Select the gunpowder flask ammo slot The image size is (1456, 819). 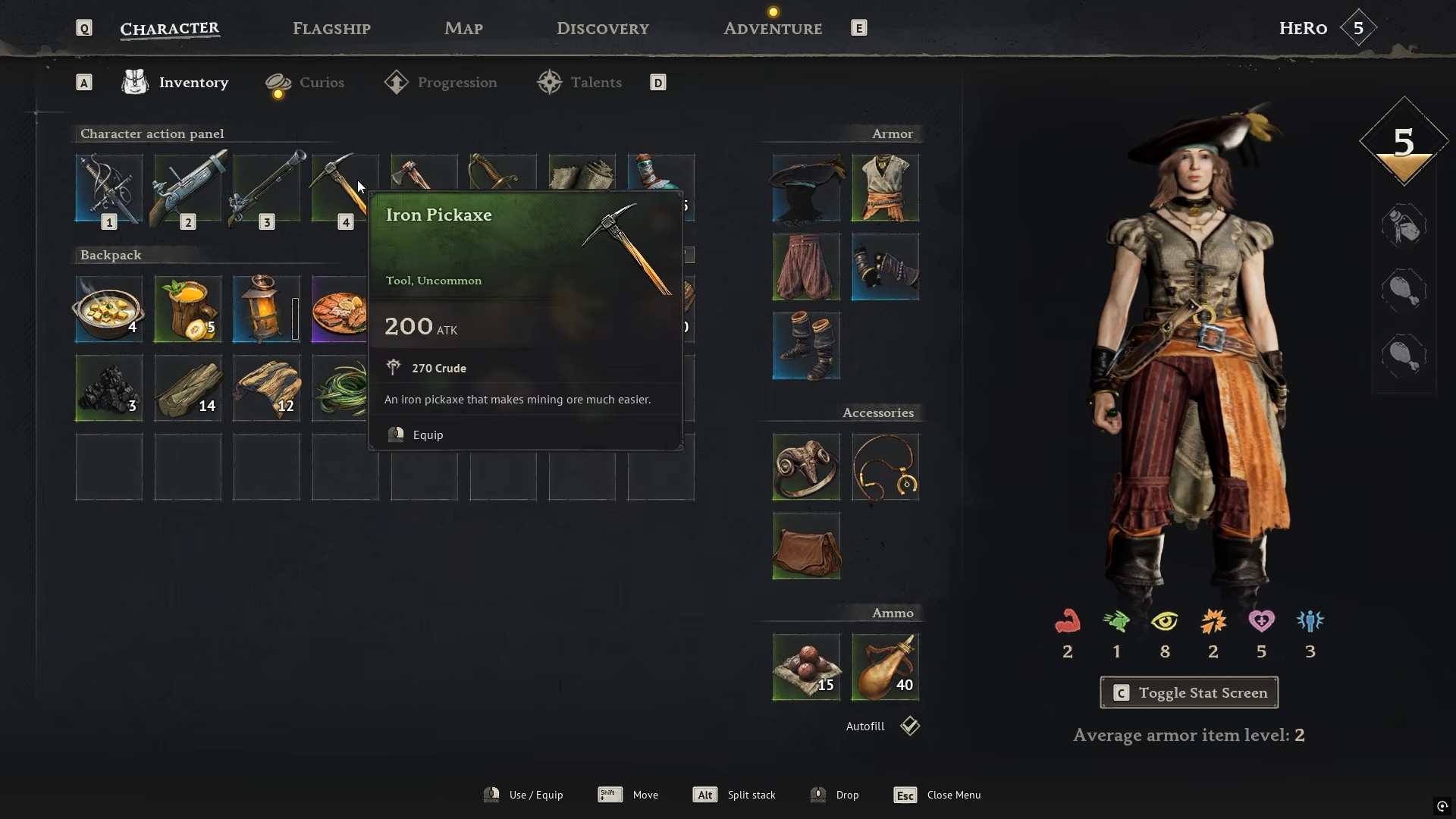click(x=885, y=667)
